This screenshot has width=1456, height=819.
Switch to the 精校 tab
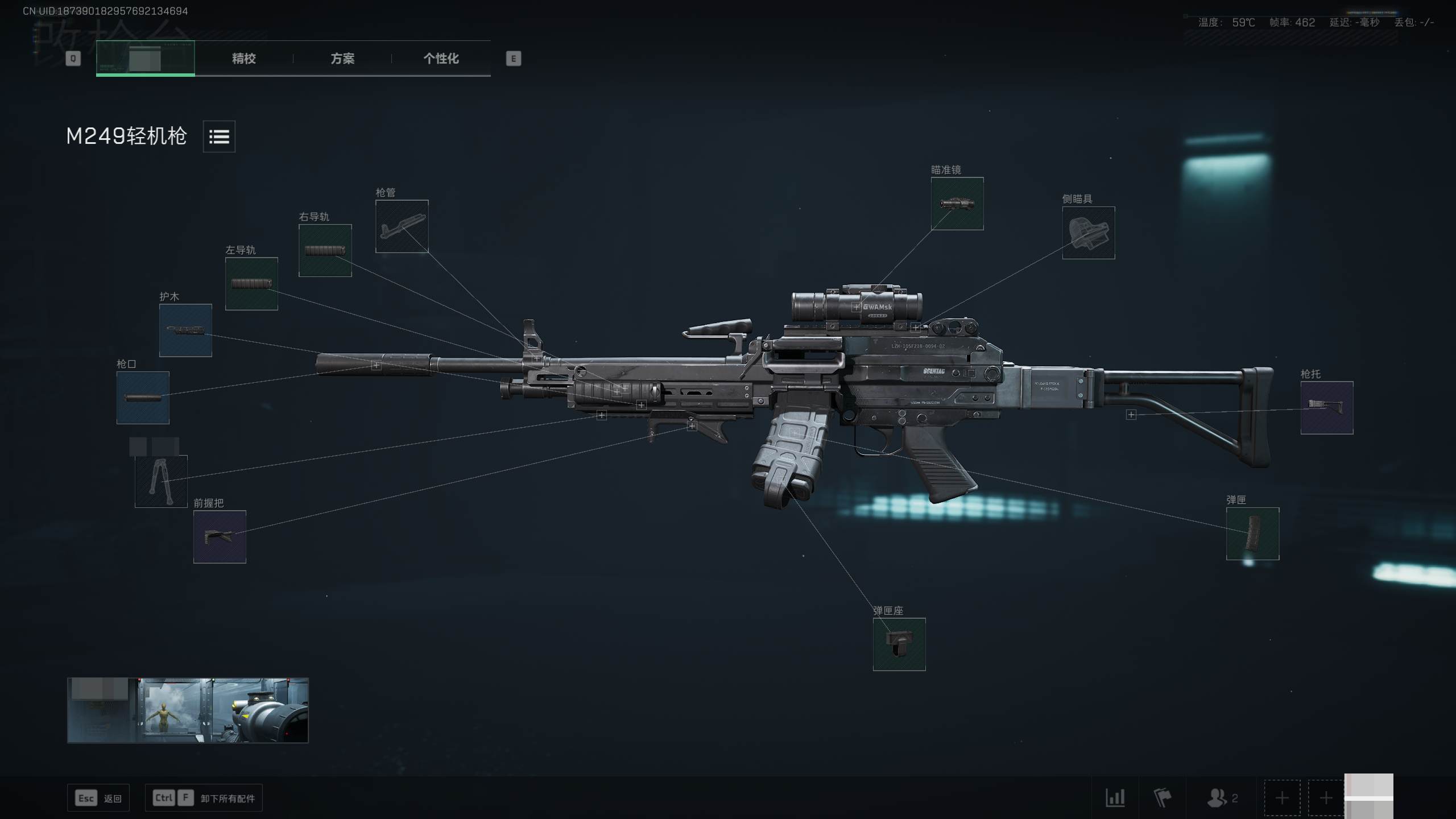(x=243, y=59)
